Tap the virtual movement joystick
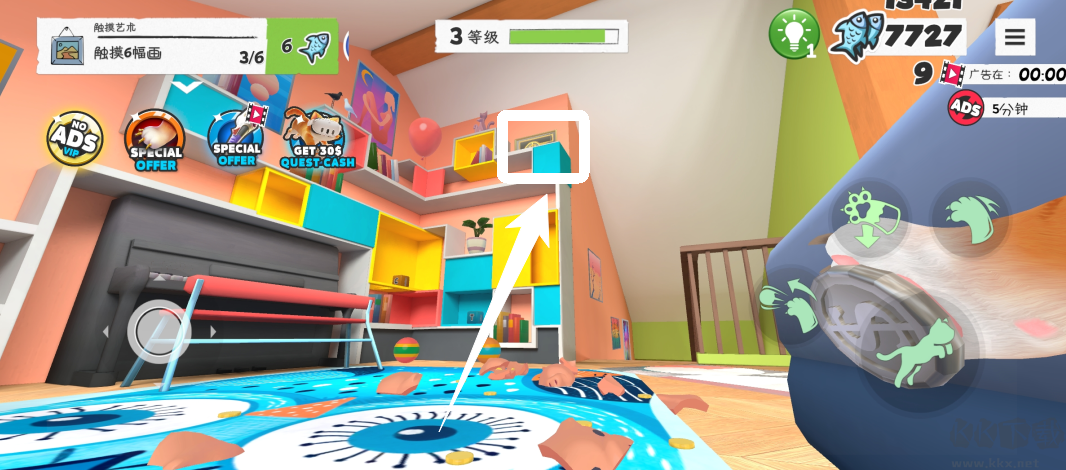The image size is (1066, 470). pyautogui.click(x=159, y=328)
